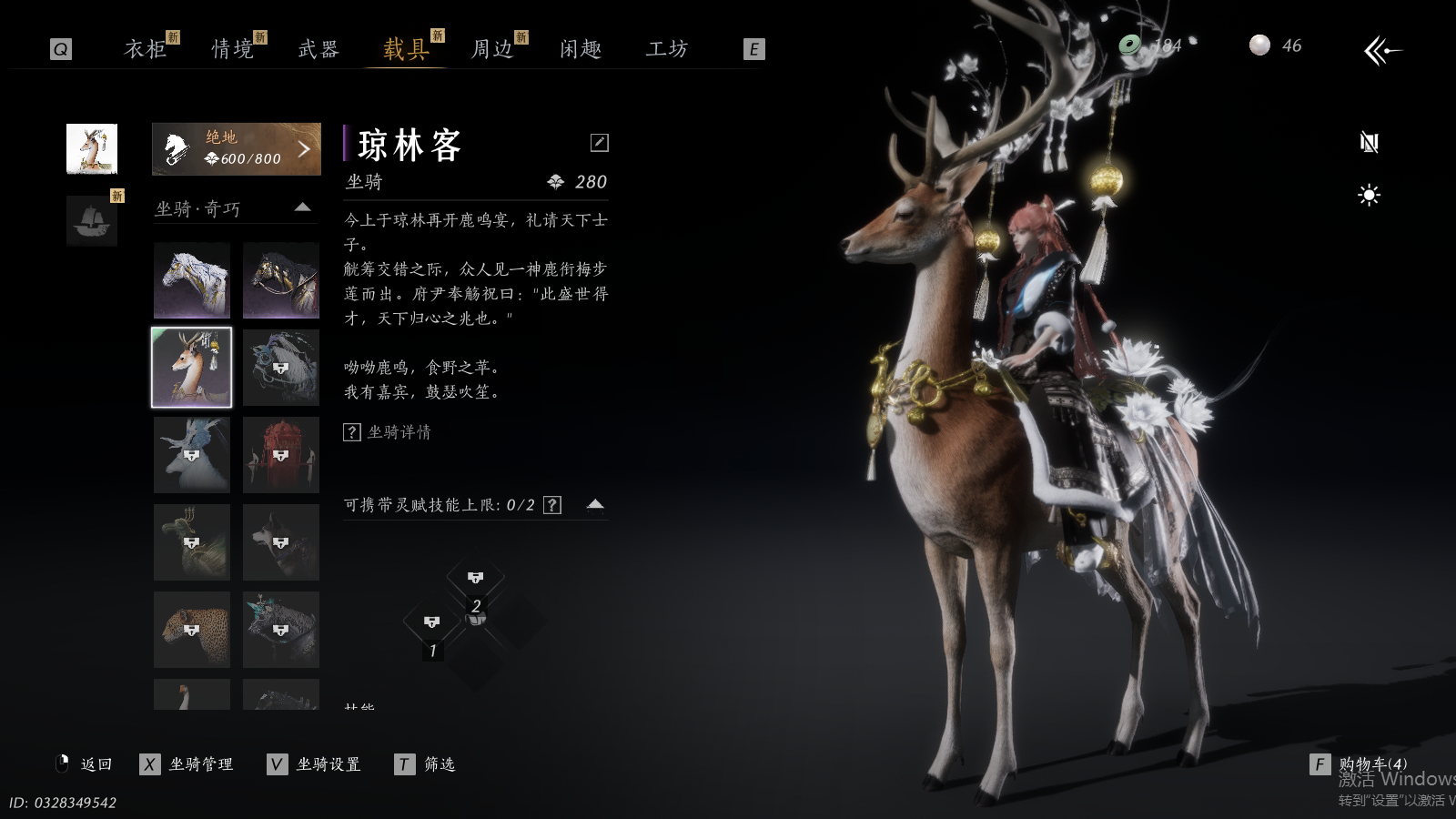Collapse the 坐骑·奇巧 mount list
Image resolution: width=1456 pixels, height=819 pixels.
pos(303,208)
